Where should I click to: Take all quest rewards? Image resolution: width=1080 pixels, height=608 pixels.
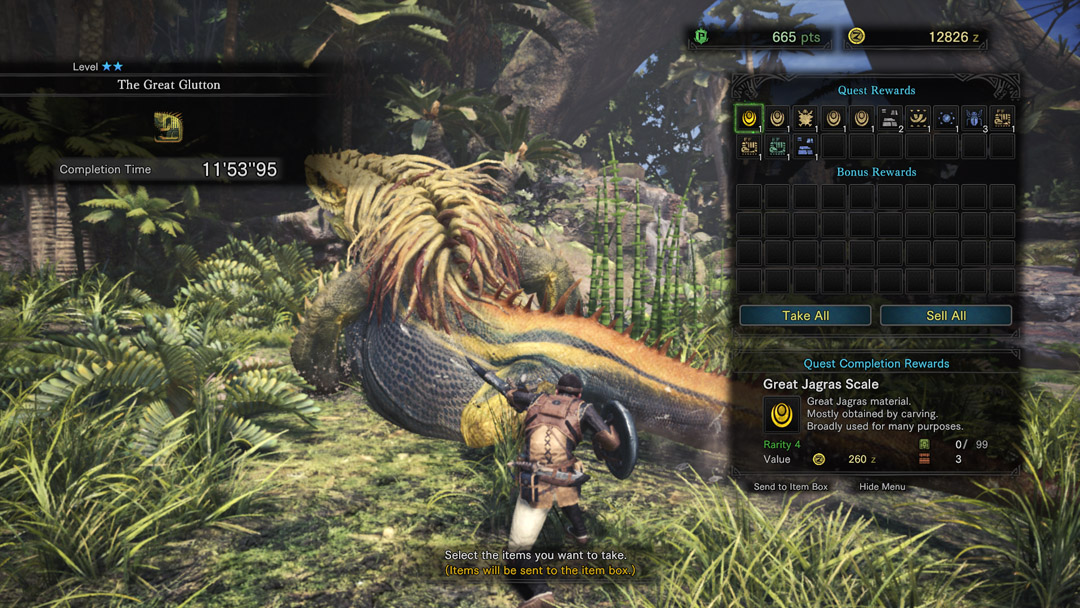806,316
